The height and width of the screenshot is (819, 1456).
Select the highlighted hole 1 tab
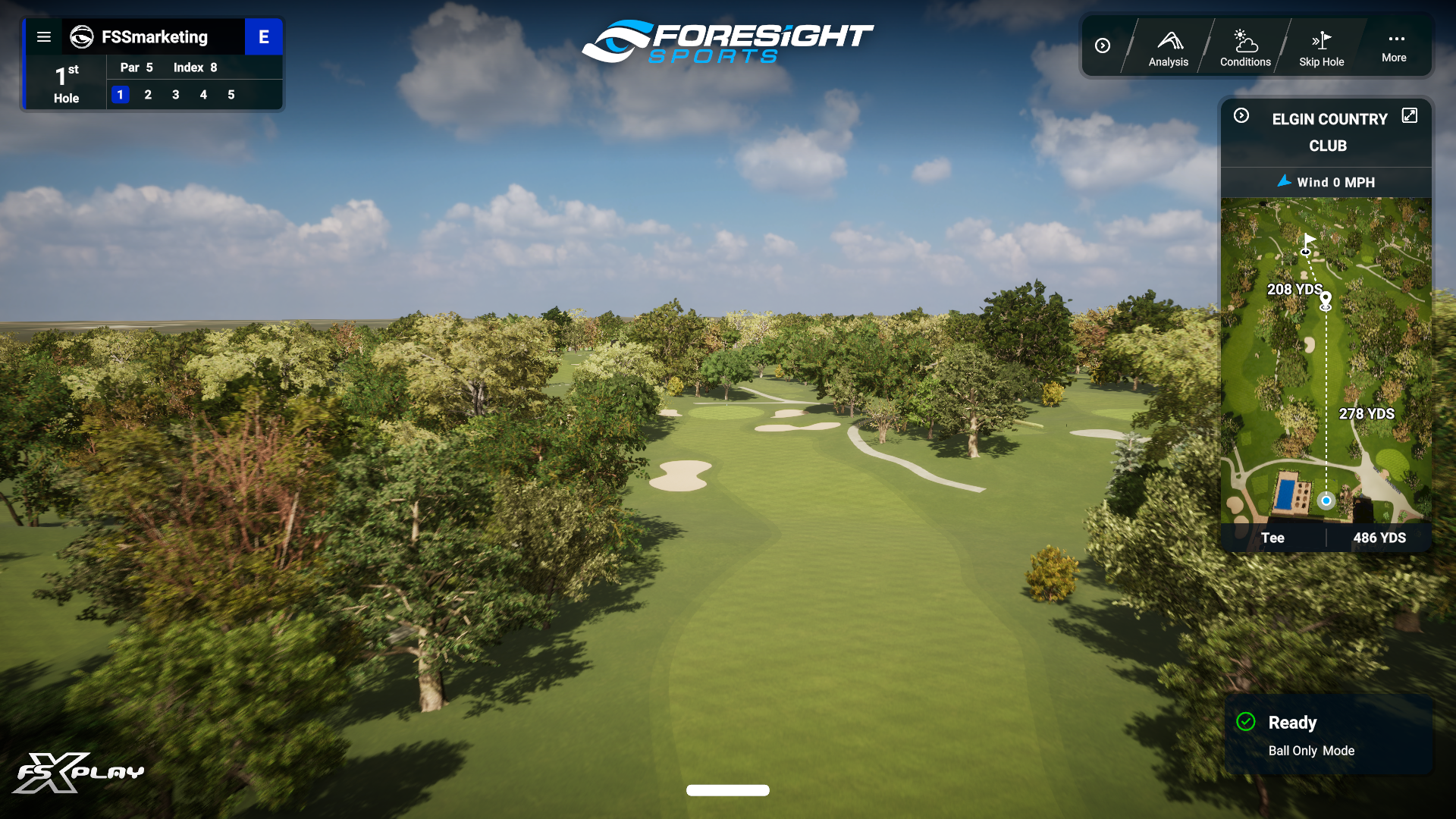click(121, 95)
